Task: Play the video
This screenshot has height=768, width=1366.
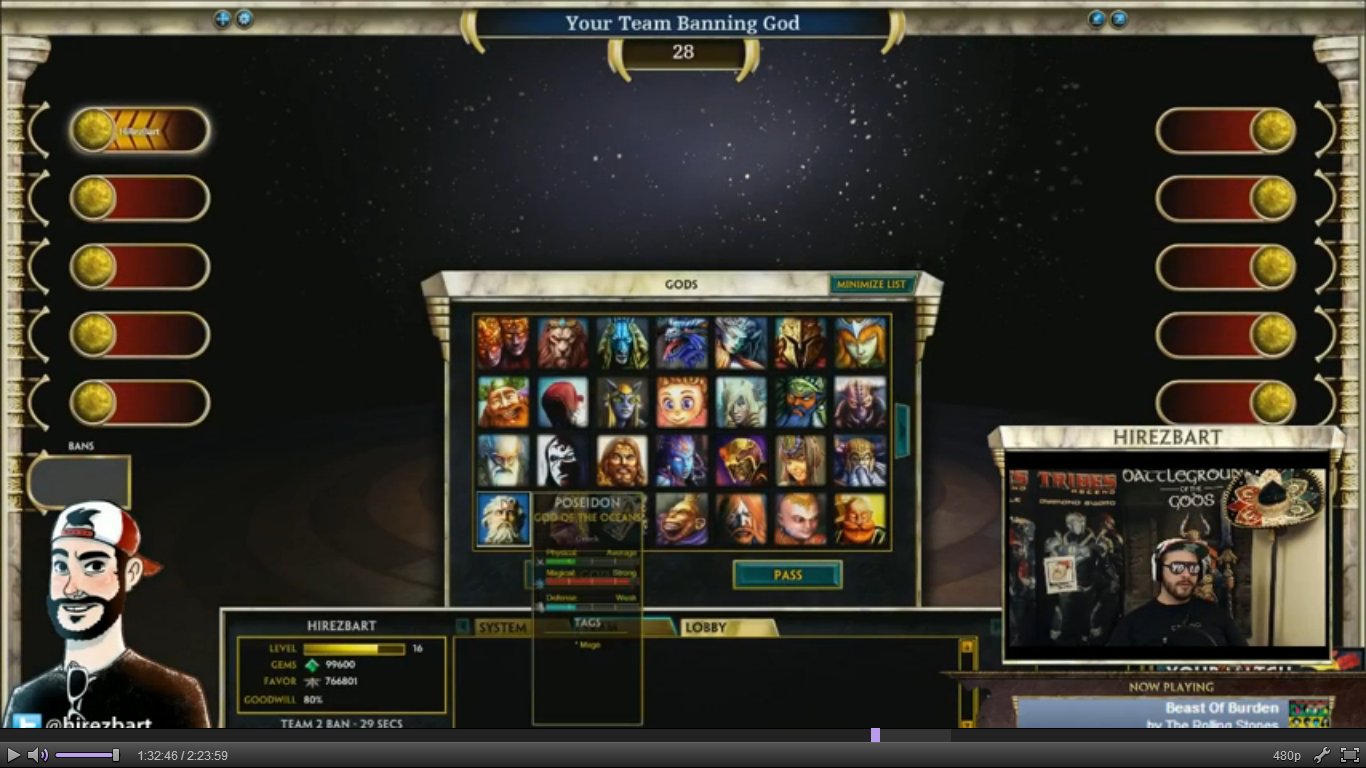Action: click(x=14, y=755)
